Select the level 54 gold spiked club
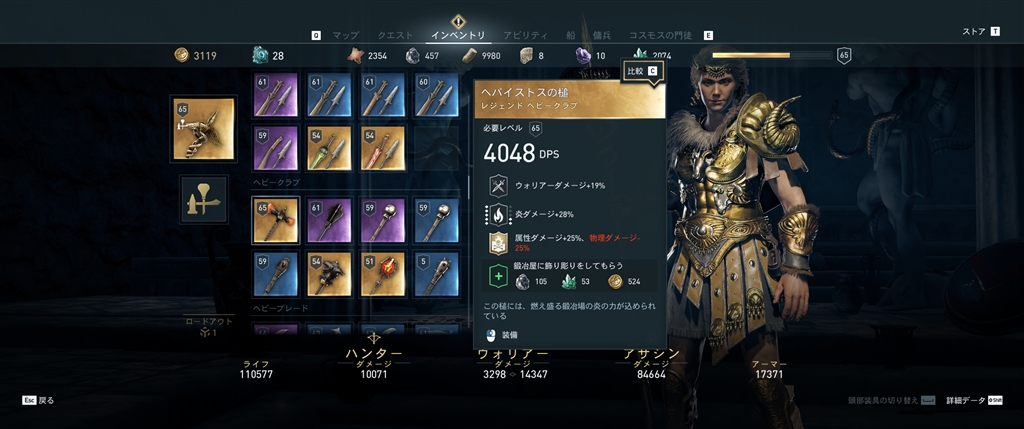 pyautogui.click(x=328, y=274)
